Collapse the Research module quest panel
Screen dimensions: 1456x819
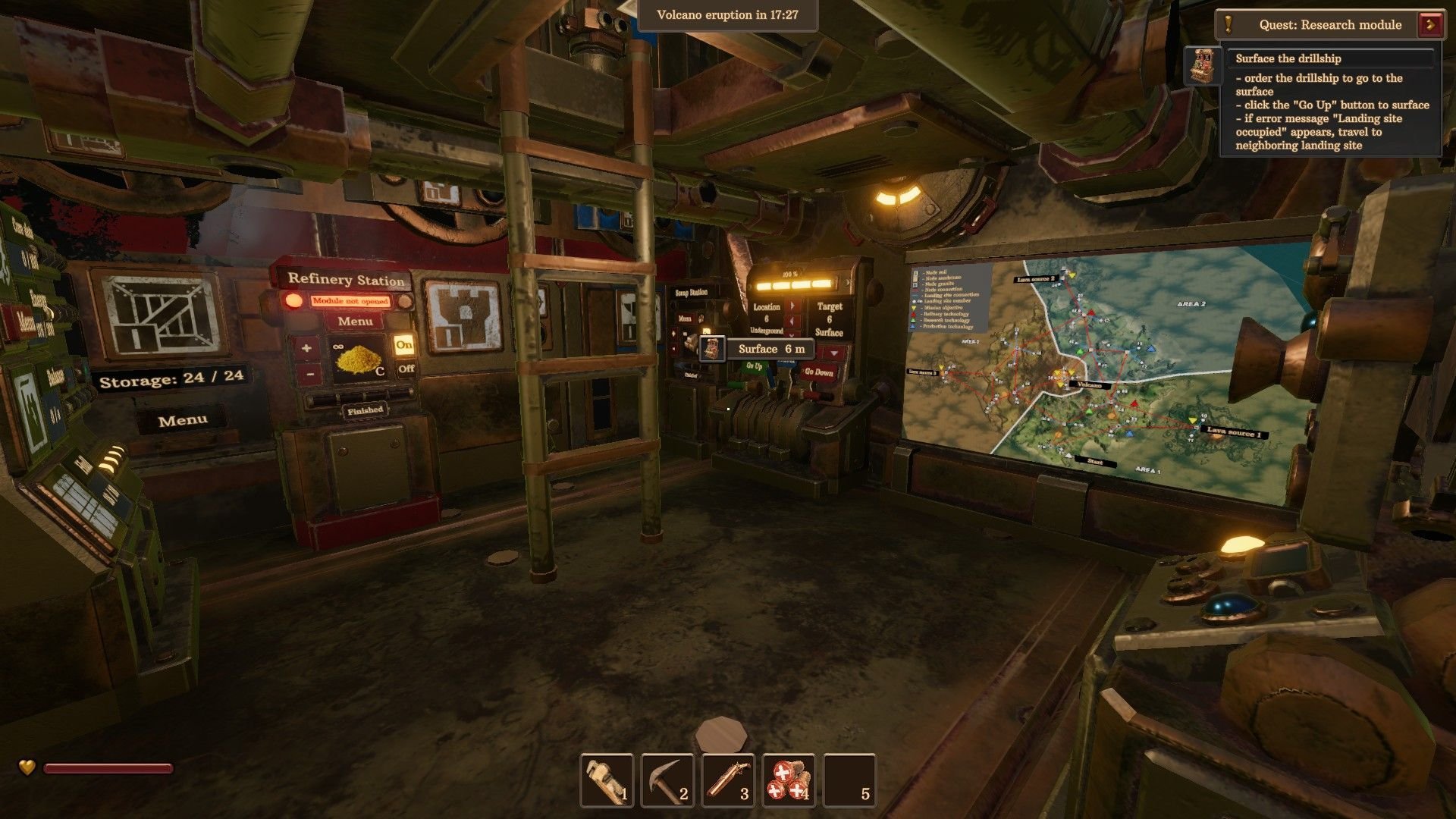pyautogui.click(x=1431, y=24)
